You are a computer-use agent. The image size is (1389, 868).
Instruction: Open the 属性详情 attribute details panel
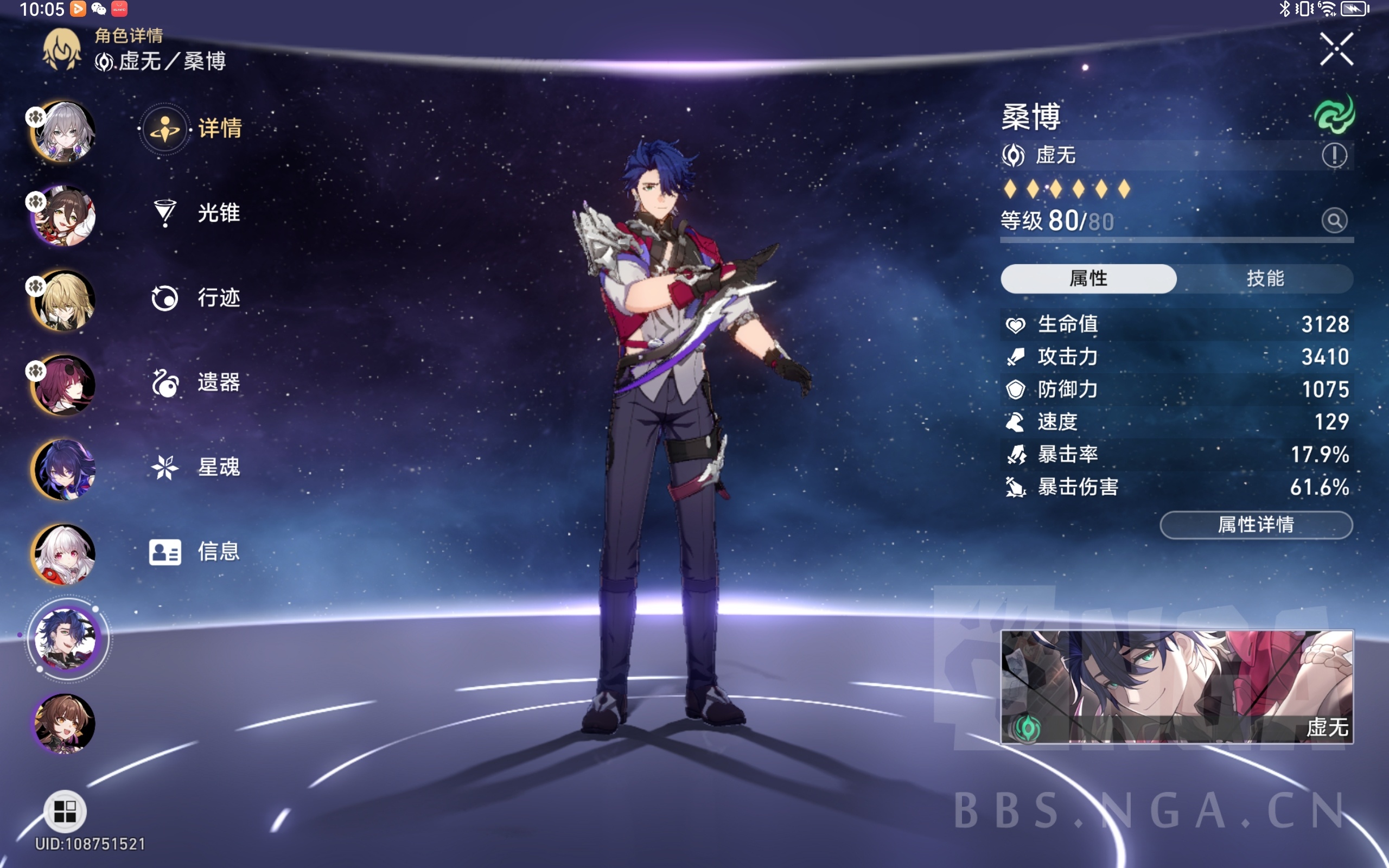coord(1256,525)
